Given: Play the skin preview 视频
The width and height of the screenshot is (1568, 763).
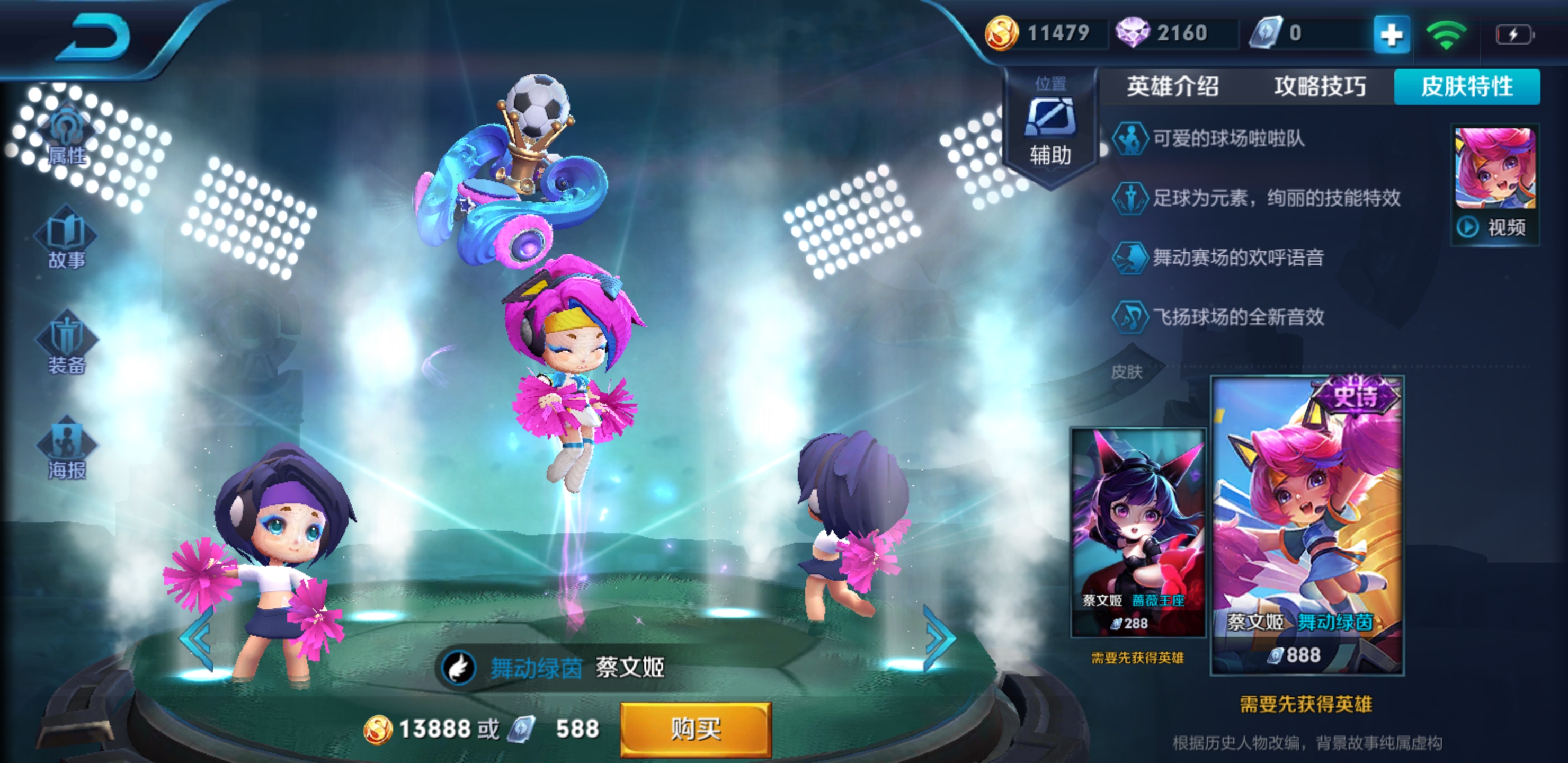Looking at the screenshot, I should [x=1495, y=186].
